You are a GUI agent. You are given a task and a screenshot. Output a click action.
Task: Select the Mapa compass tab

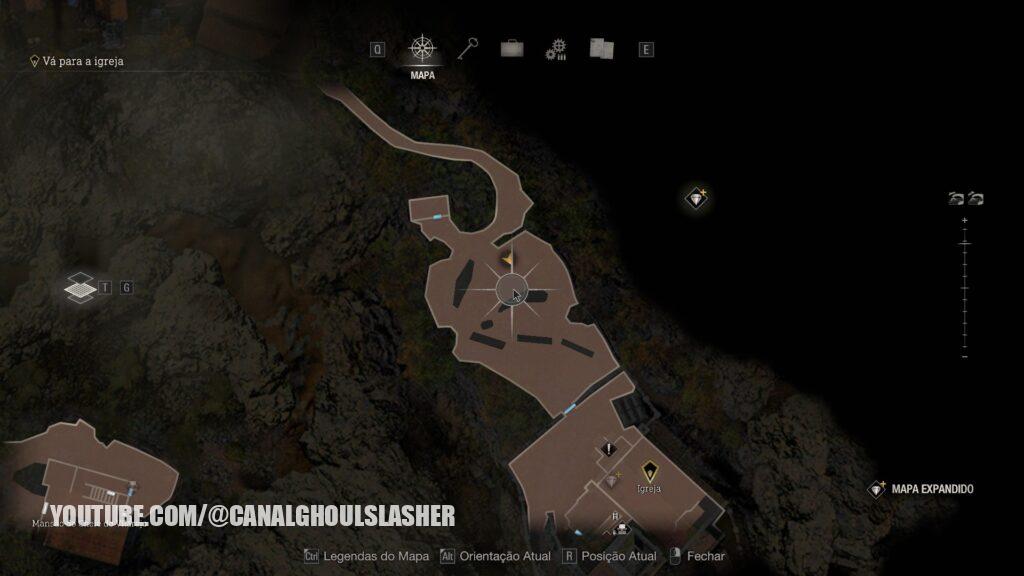pos(422,49)
